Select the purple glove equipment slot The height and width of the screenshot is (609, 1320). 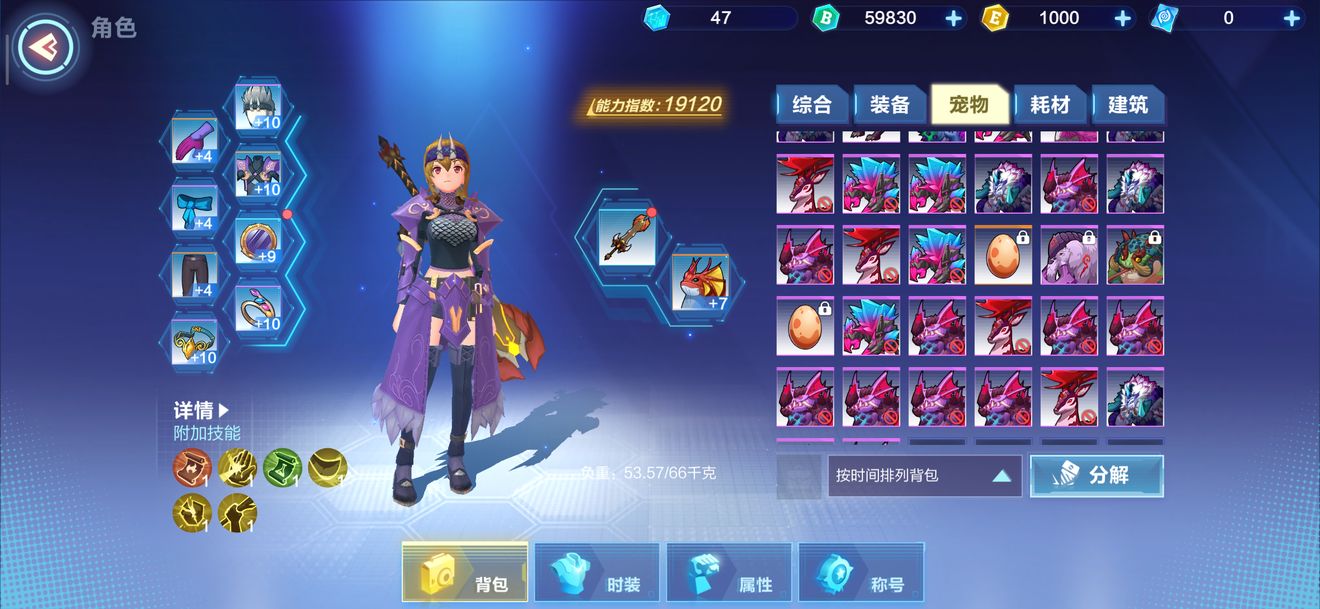pos(194,142)
